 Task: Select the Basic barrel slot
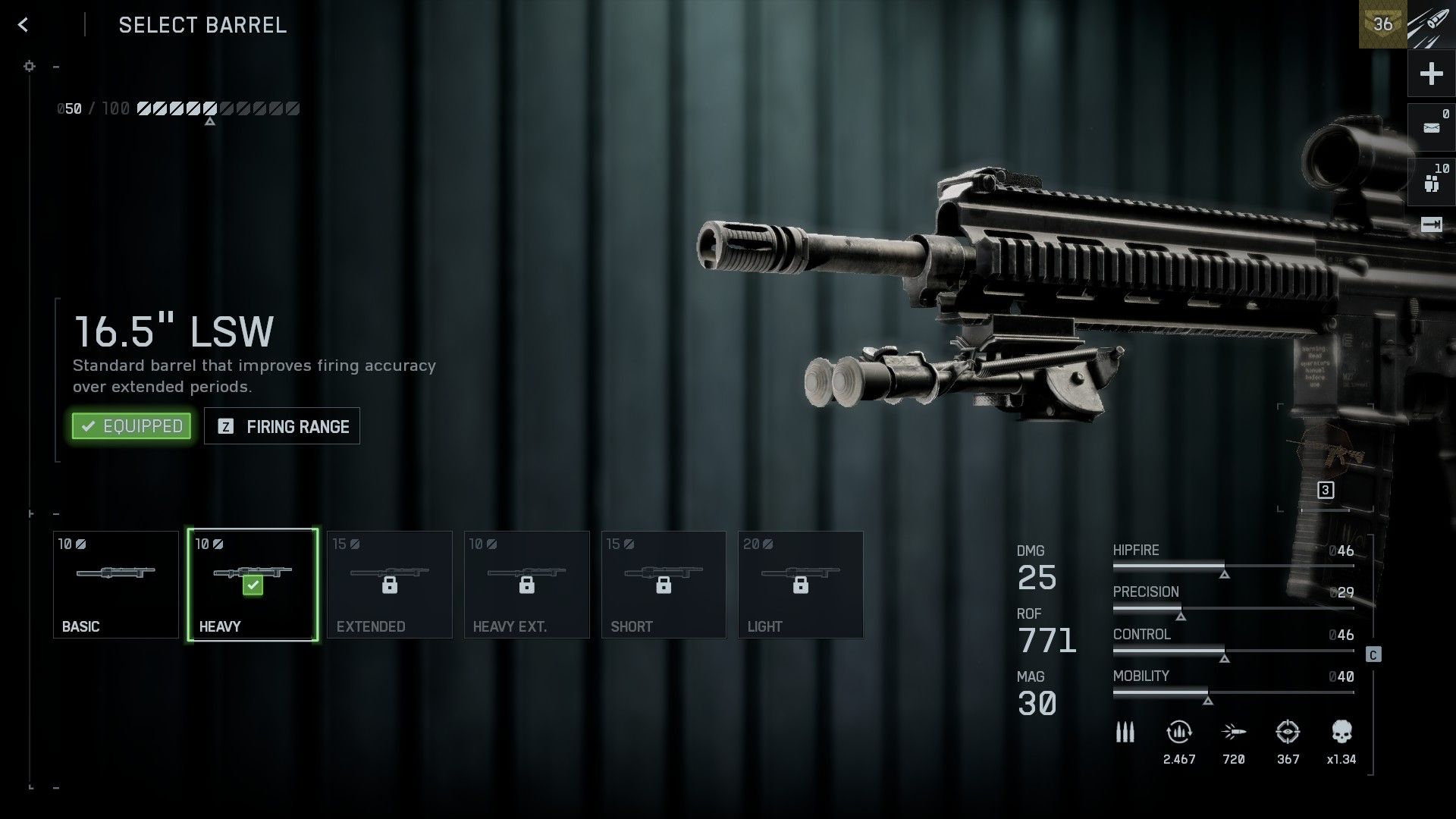(116, 585)
